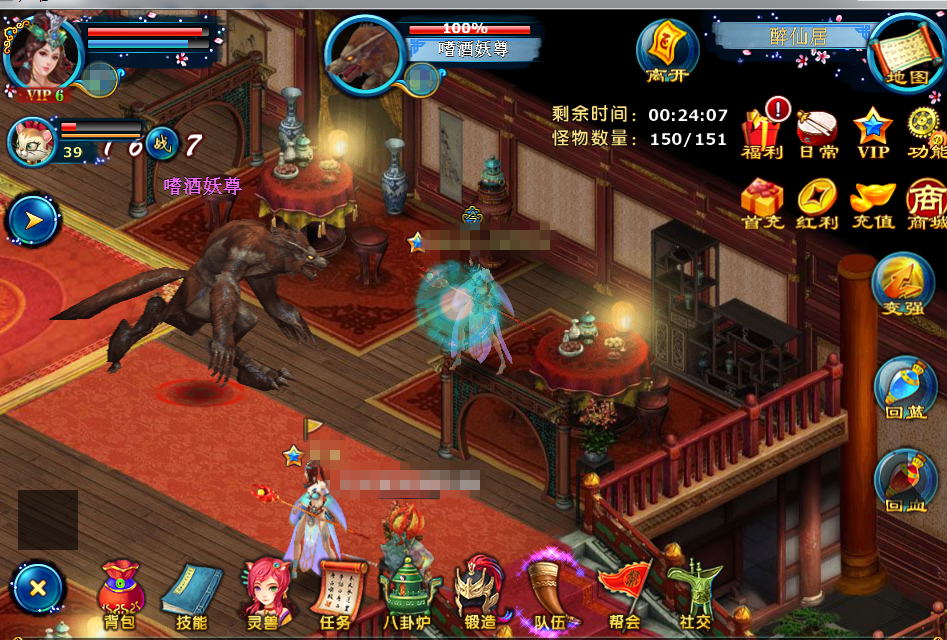
Task: Close the bottom menu with the X button
Action: 38,588
